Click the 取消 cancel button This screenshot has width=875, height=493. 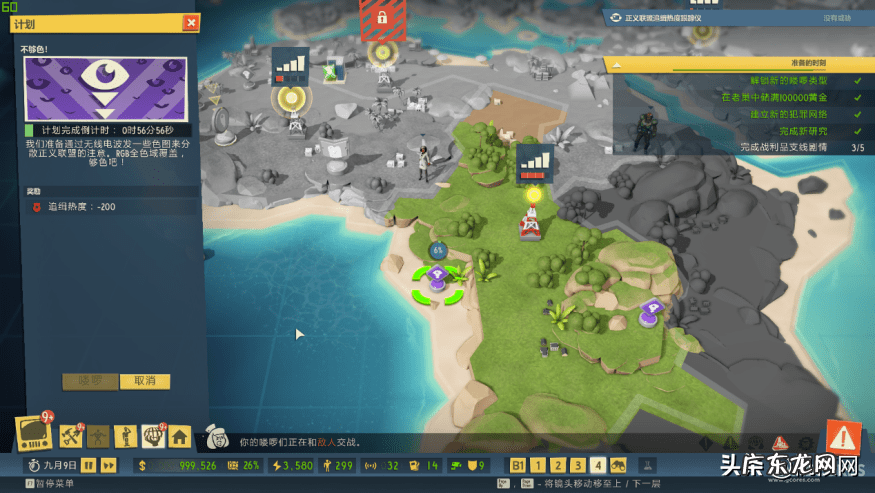click(145, 381)
